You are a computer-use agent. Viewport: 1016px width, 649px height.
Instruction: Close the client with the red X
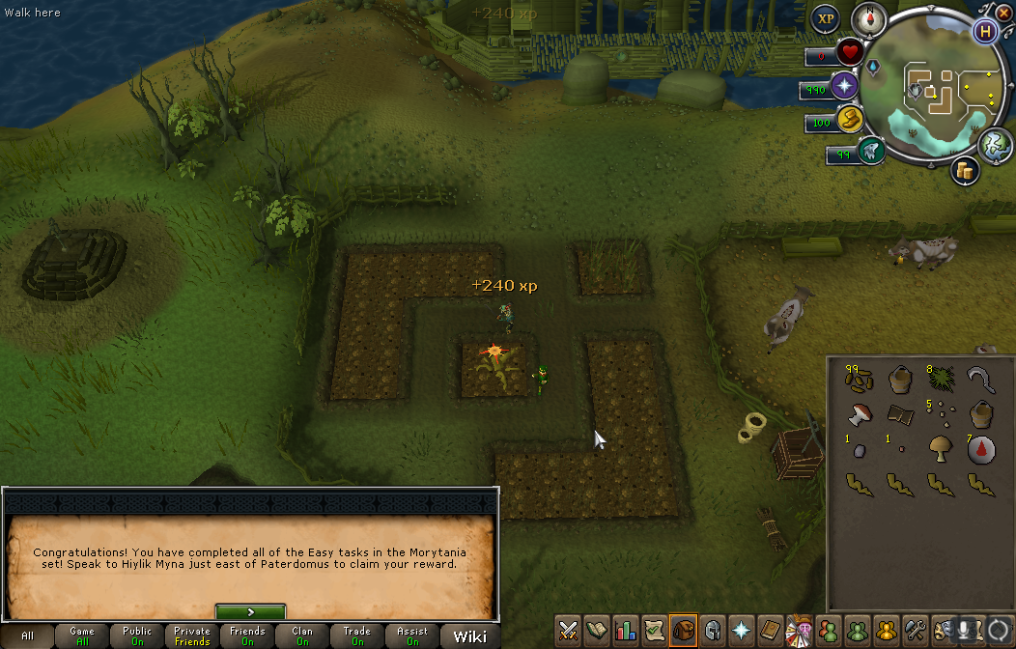tap(1004, 12)
